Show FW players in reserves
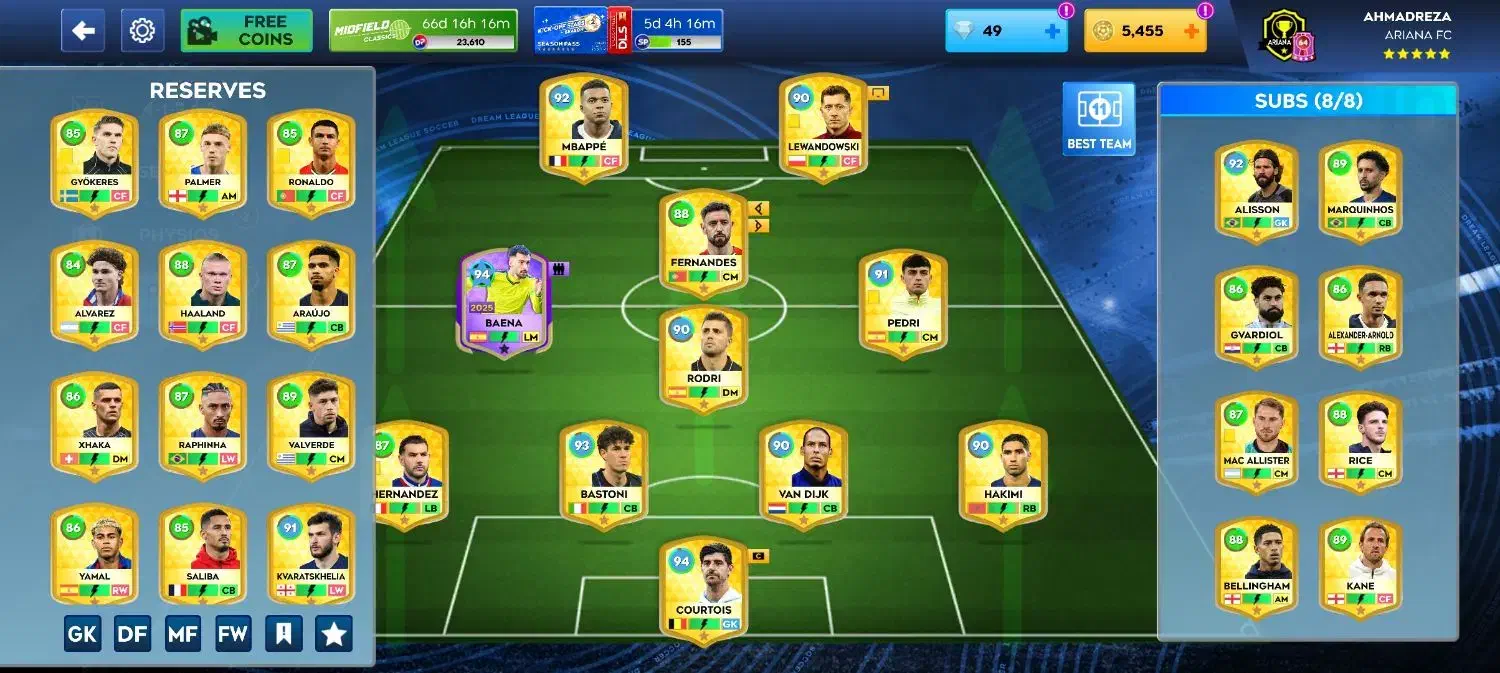The width and height of the screenshot is (1500, 673). pos(233,633)
